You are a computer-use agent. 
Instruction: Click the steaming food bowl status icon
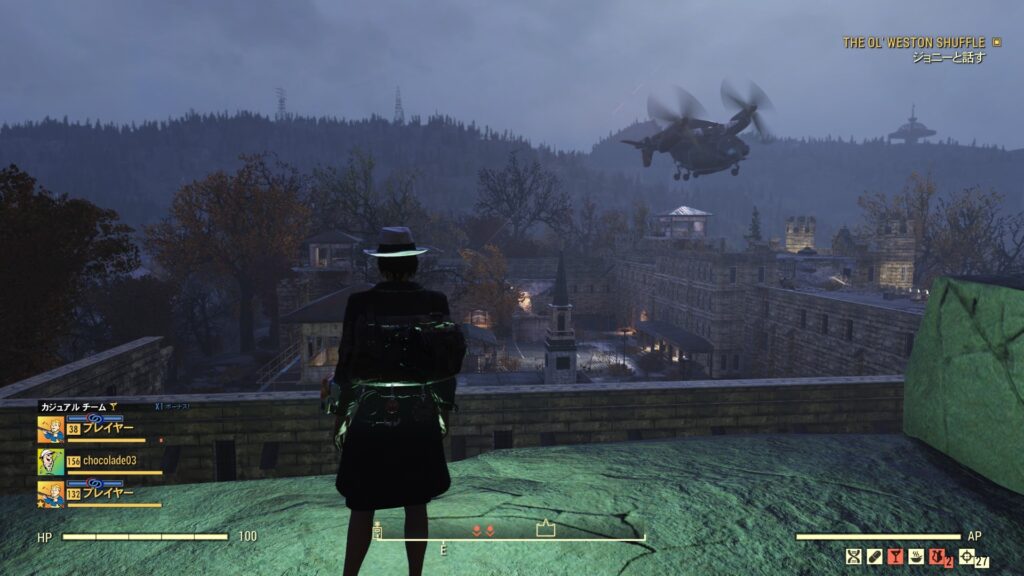[x=917, y=557]
